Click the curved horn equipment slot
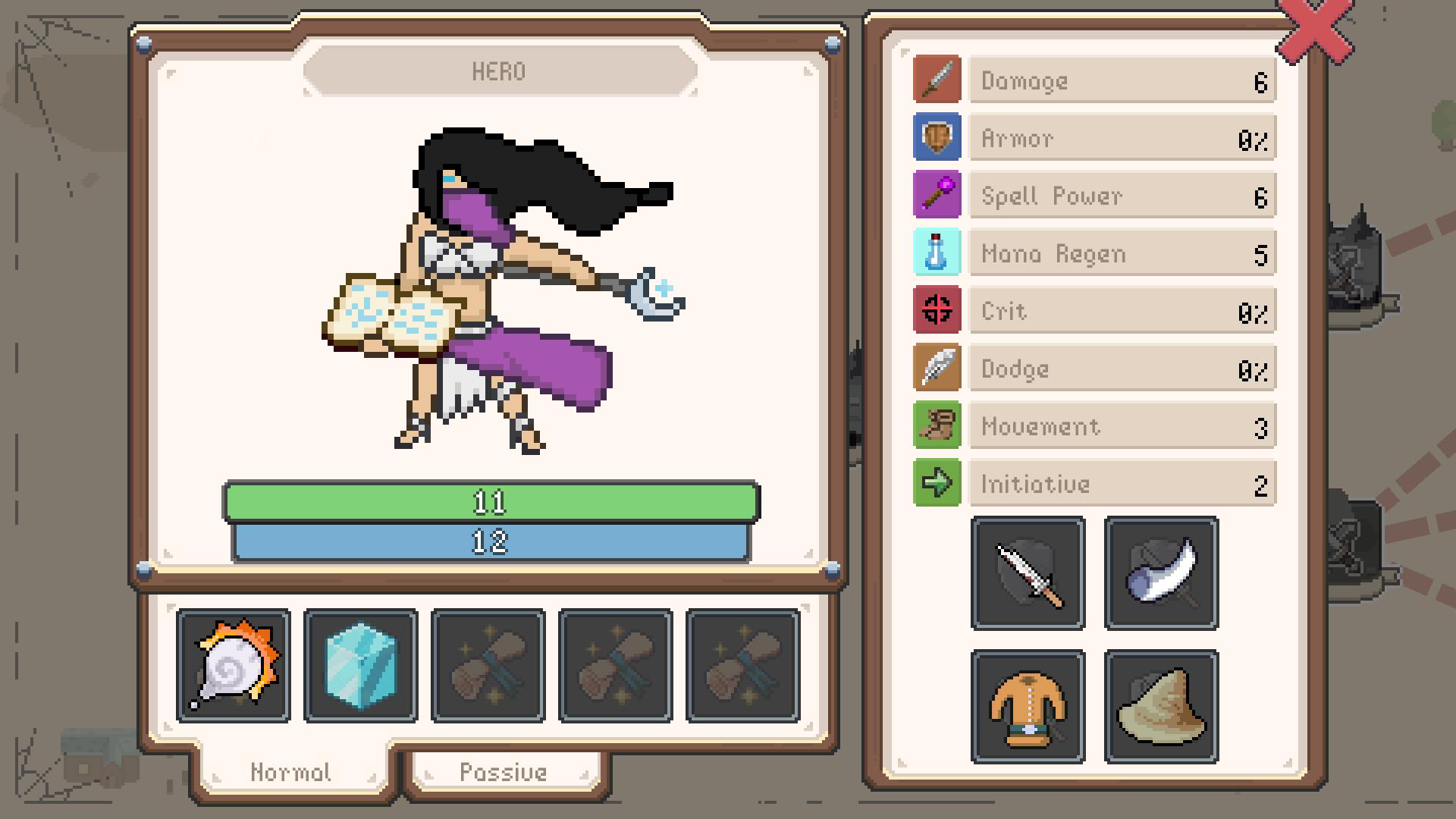This screenshot has height=819, width=1456. click(x=1160, y=573)
